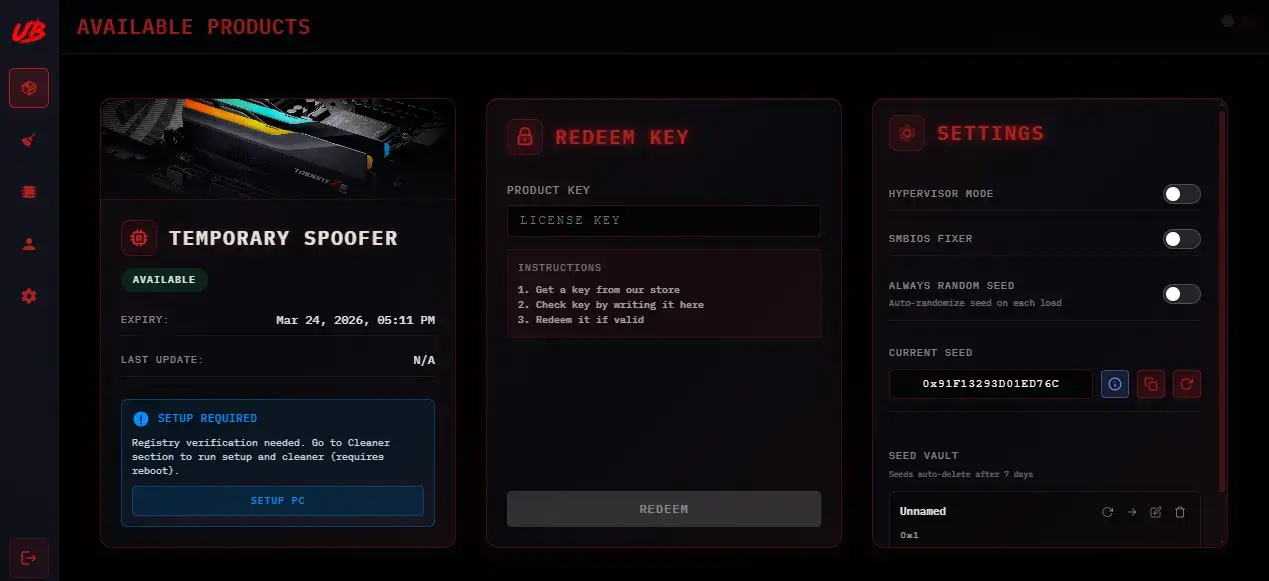Show current seed info with the blue icon

pos(1115,383)
